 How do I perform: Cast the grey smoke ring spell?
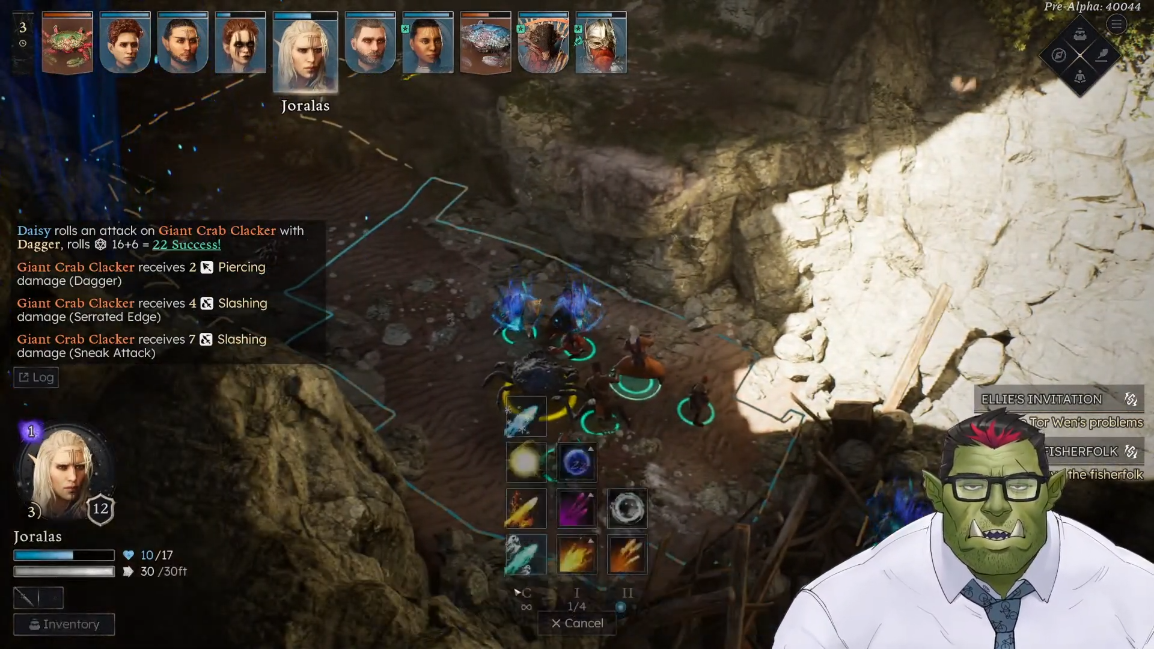coord(627,508)
